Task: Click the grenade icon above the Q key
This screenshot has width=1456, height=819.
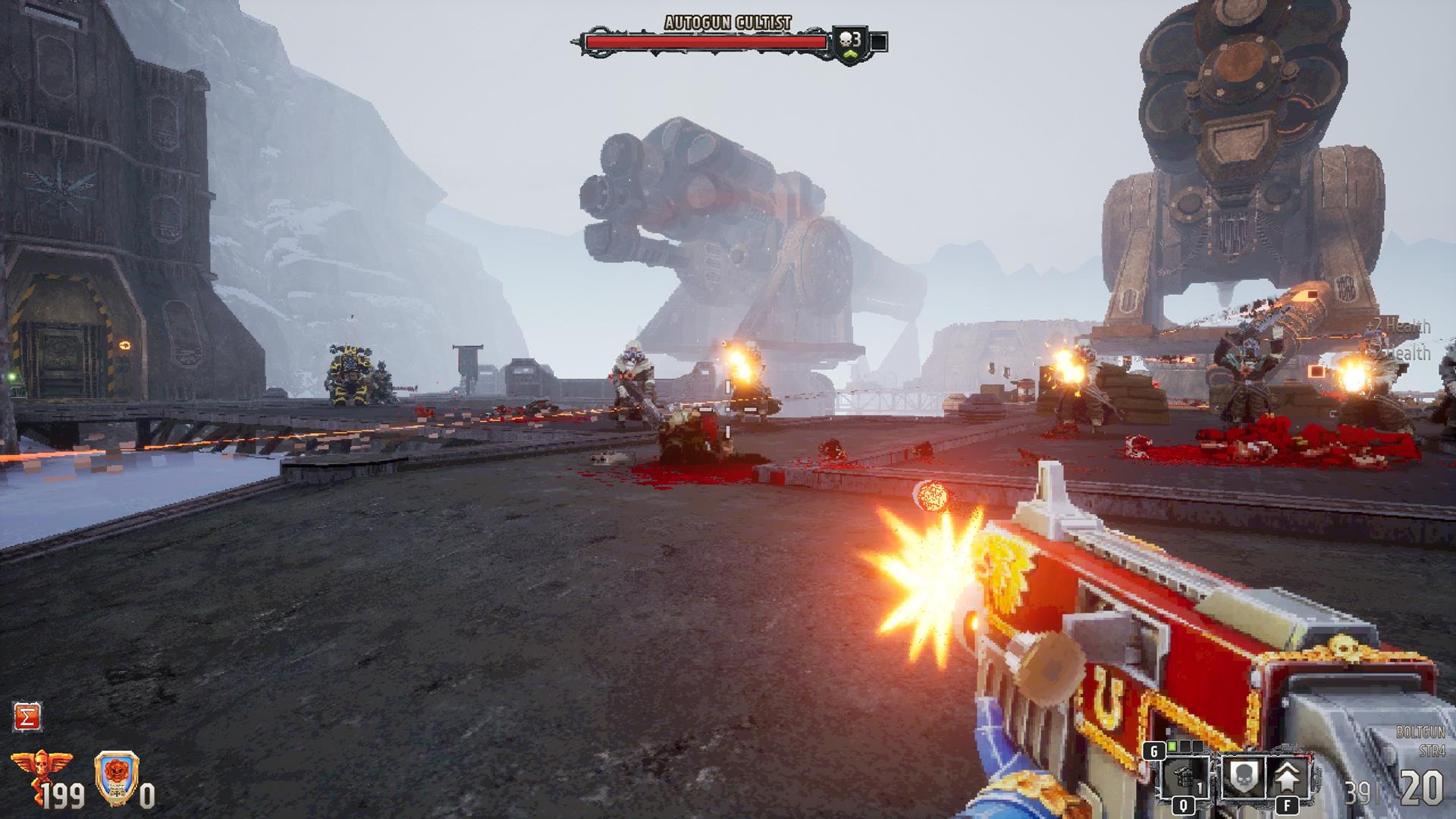Action: 1184,777
